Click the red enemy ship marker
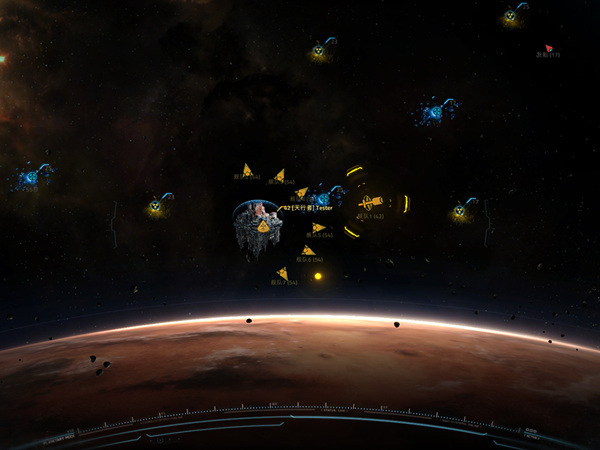The width and height of the screenshot is (600, 450). coord(548,47)
